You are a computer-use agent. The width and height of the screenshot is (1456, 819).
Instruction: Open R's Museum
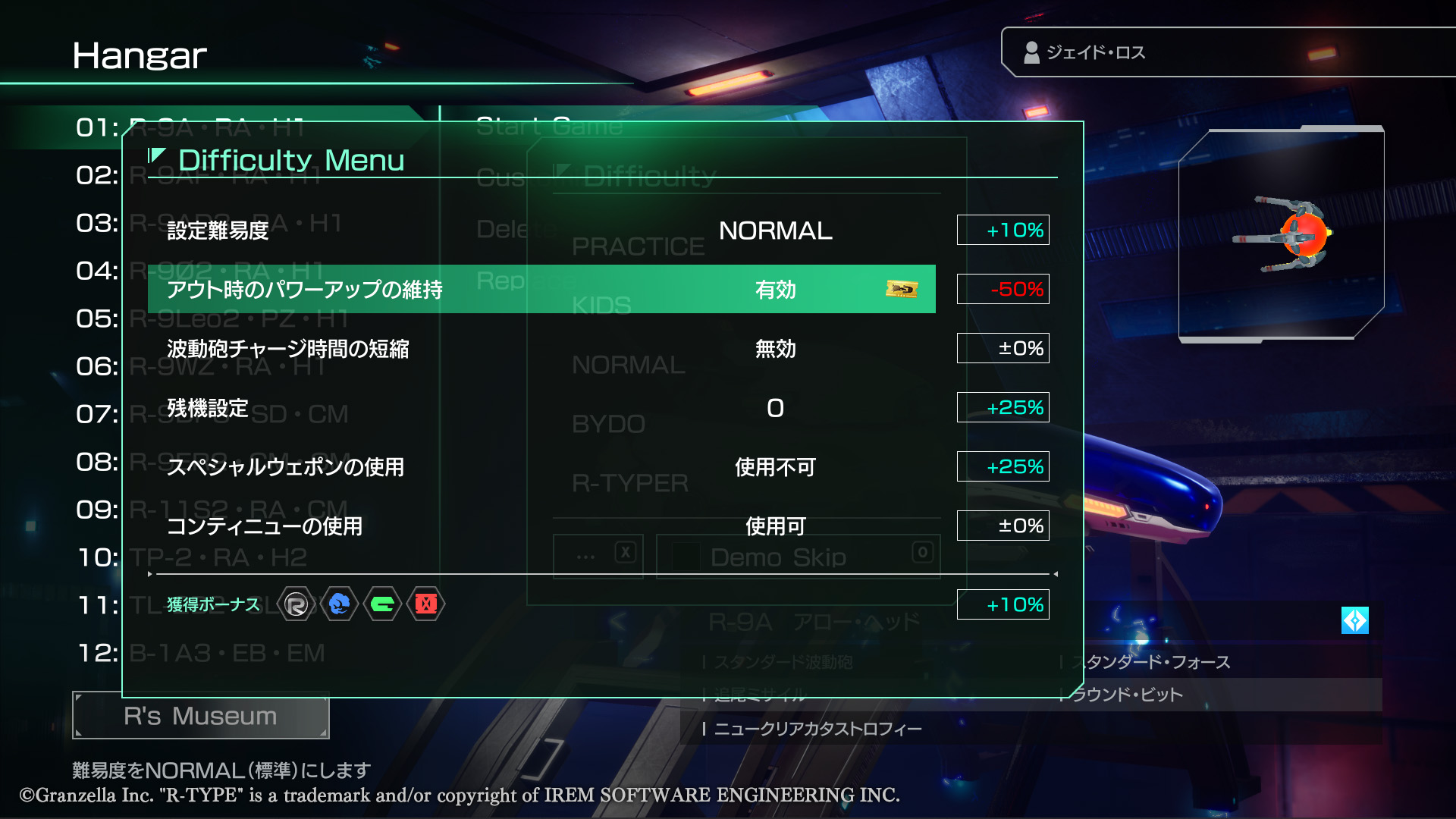pos(199,715)
